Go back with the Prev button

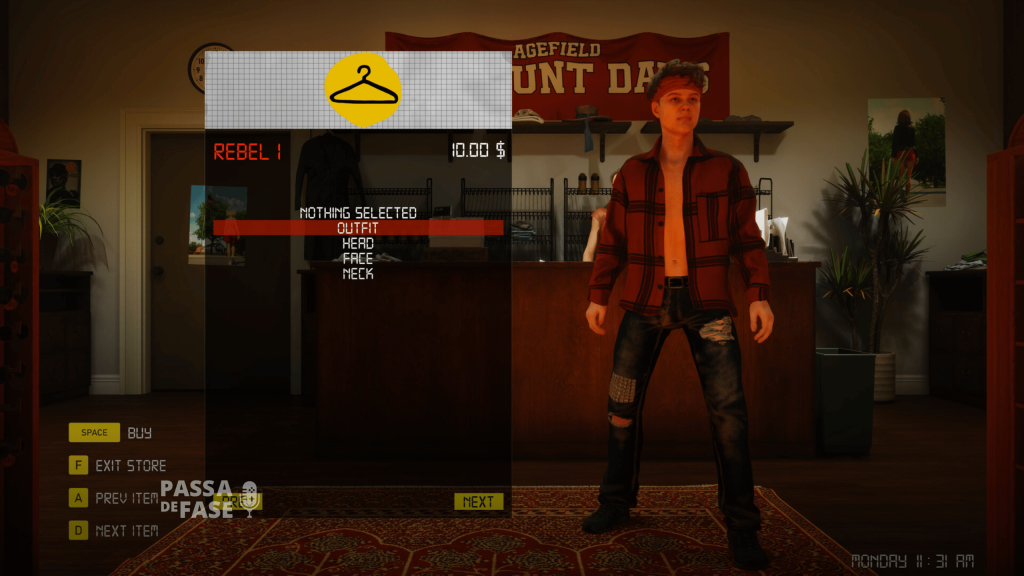[x=237, y=500]
